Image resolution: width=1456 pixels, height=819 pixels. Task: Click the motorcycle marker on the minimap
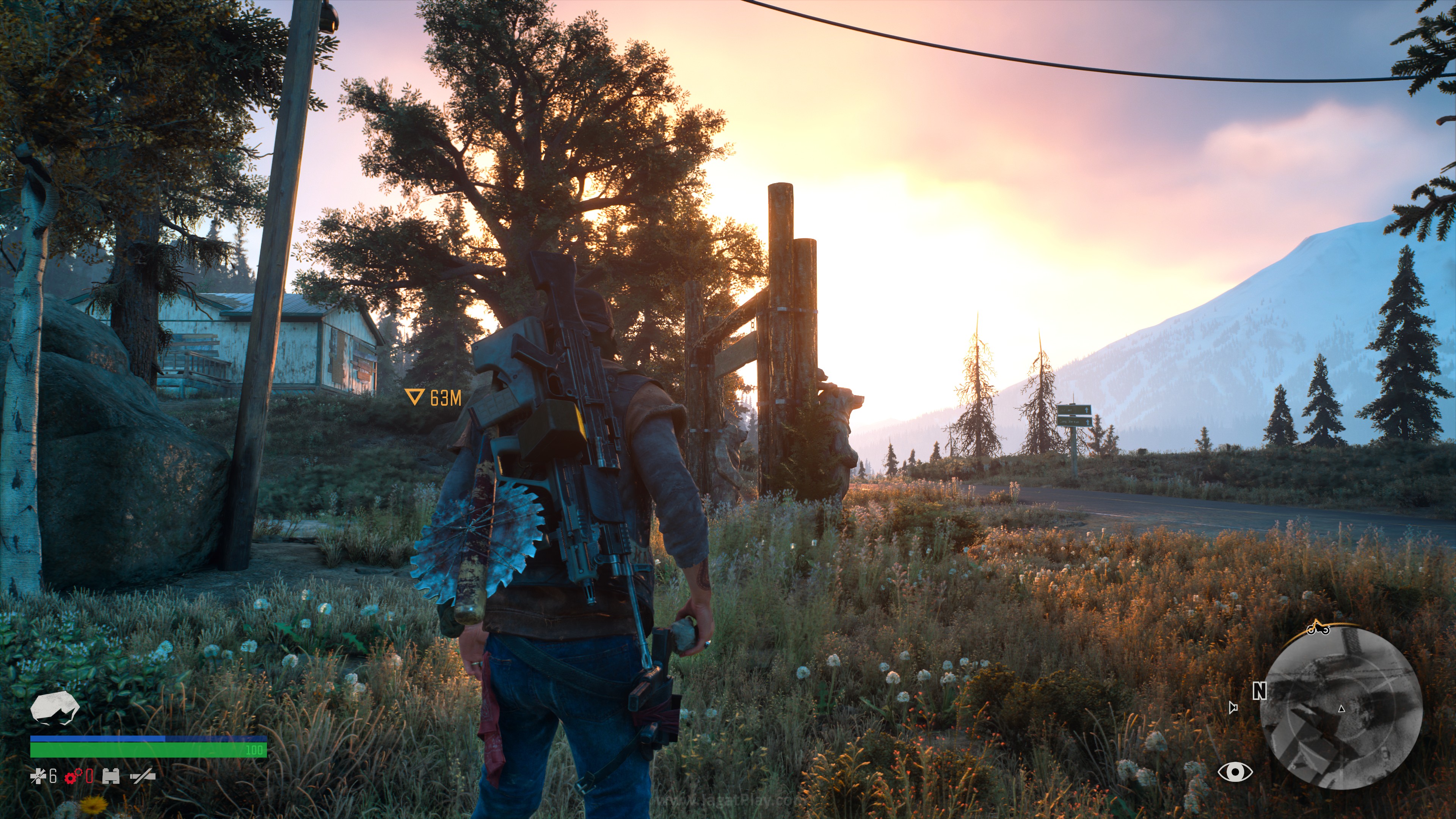click(1318, 628)
